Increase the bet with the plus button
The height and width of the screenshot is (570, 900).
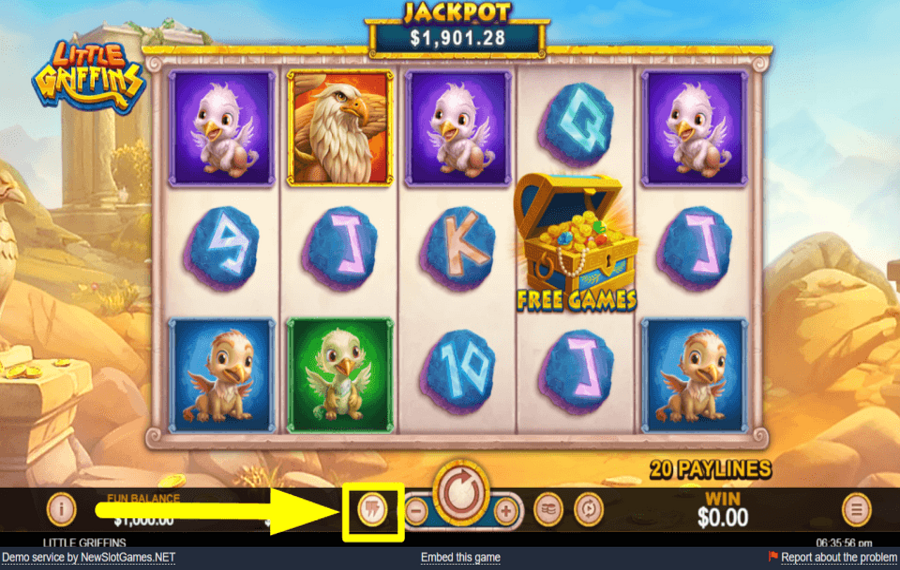[x=507, y=510]
